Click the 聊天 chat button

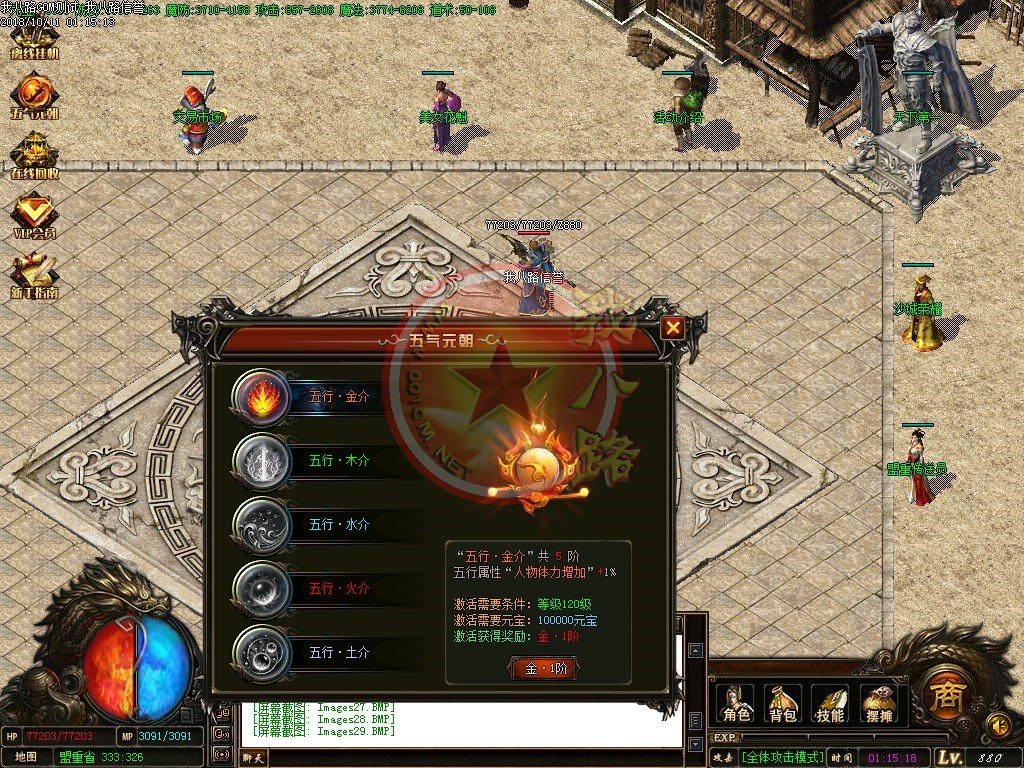pyautogui.click(x=255, y=758)
